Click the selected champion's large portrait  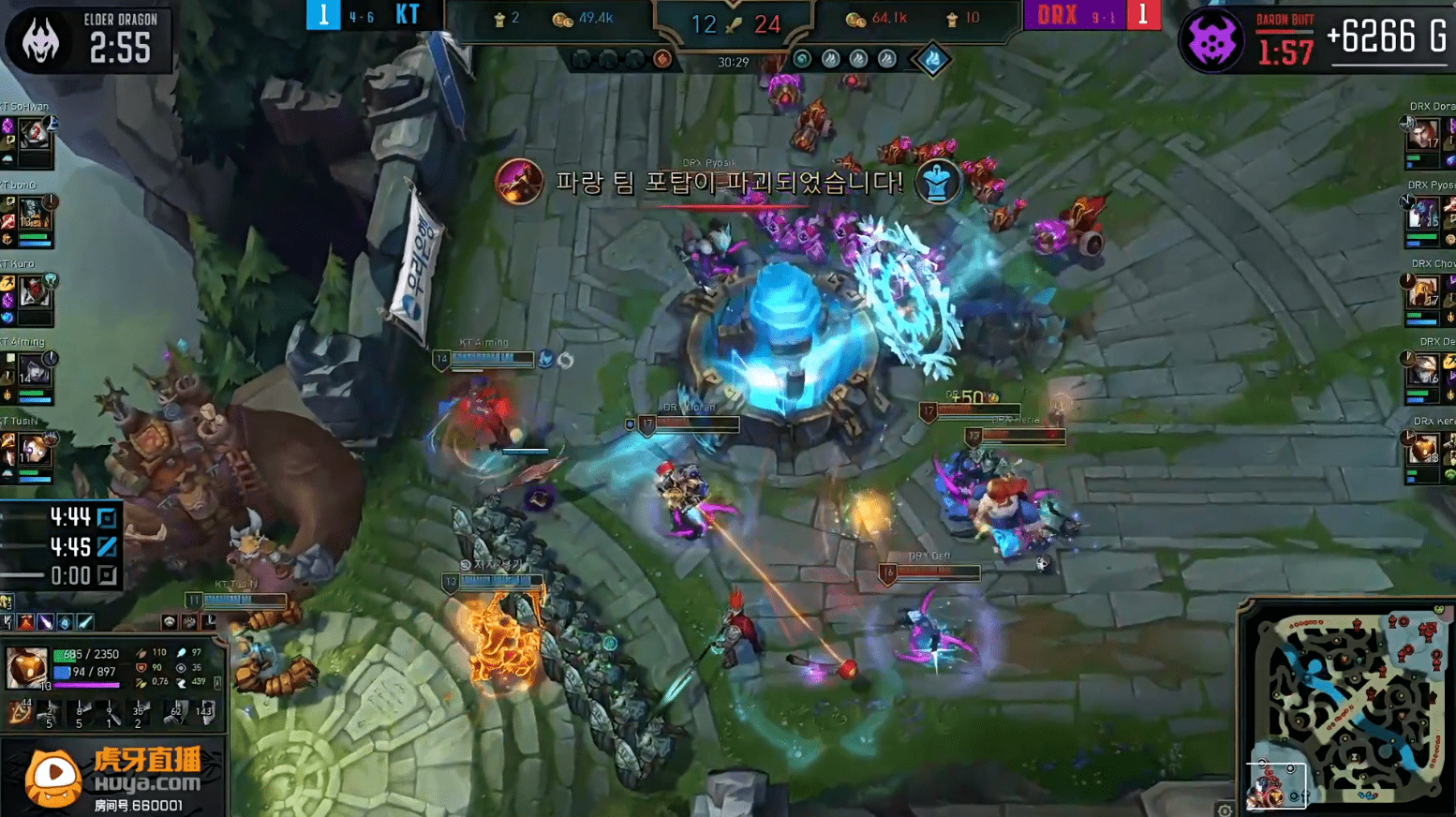(26, 667)
